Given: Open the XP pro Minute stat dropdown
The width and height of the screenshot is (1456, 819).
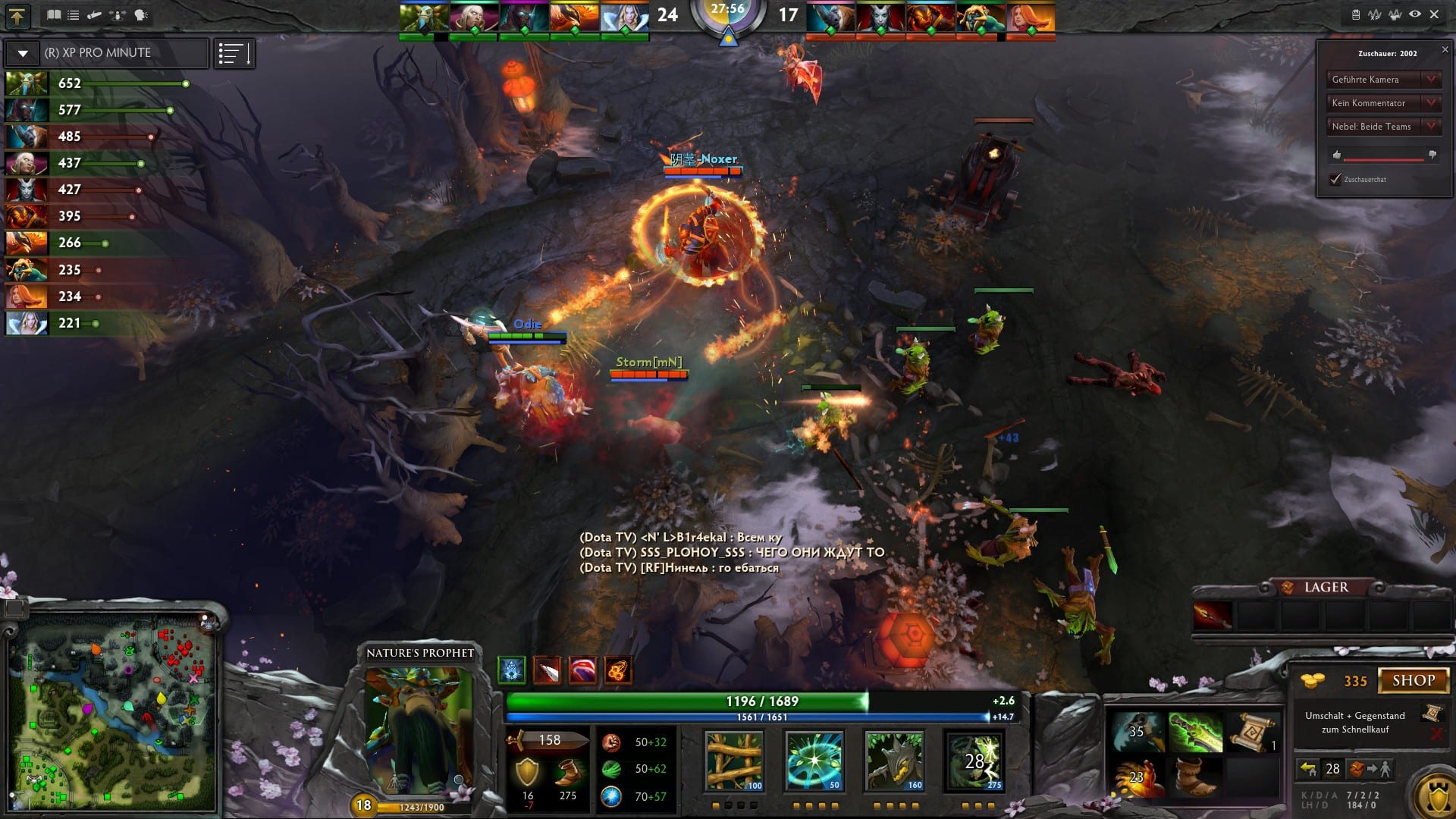Looking at the screenshot, I should [23, 53].
